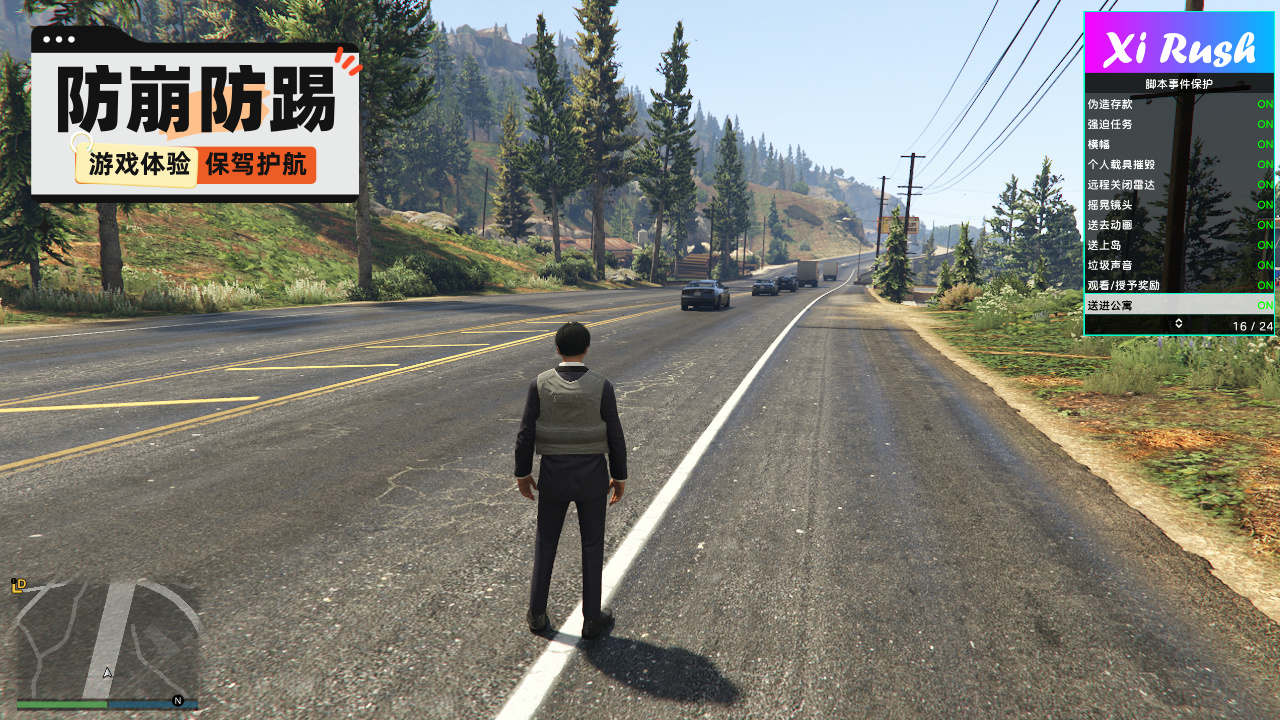Click the 脚本事件保护 submenu title

click(1179, 84)
